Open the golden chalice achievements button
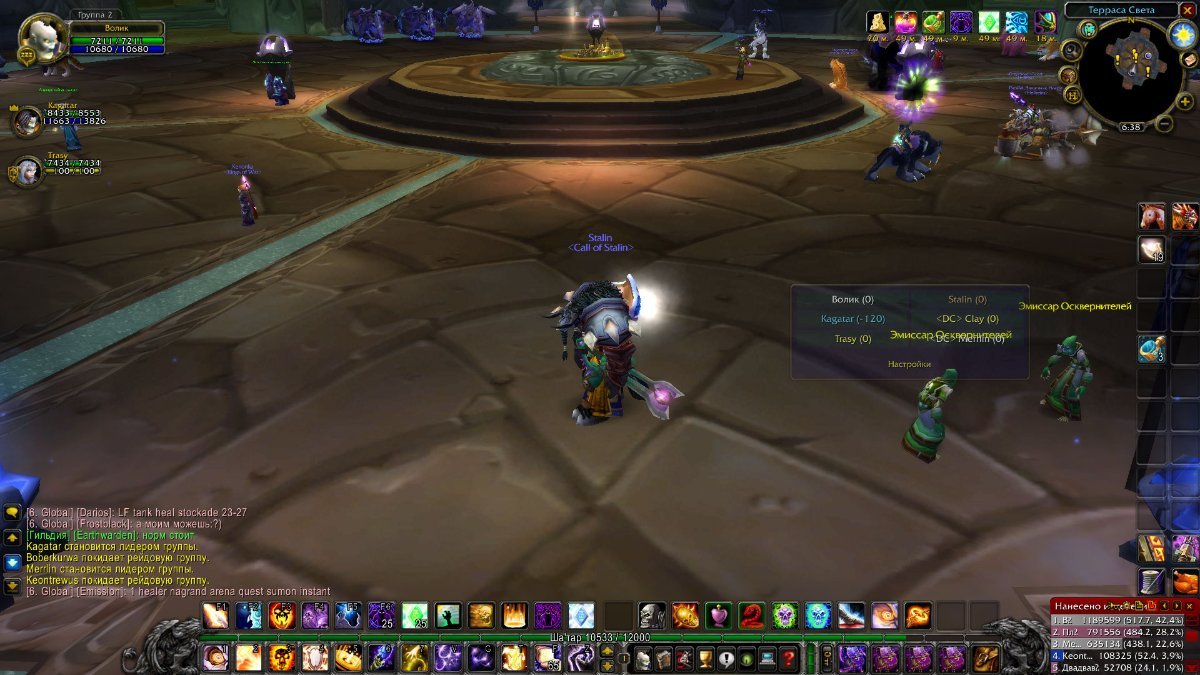This screenshot has width=1200, height=675. (706, 658)
